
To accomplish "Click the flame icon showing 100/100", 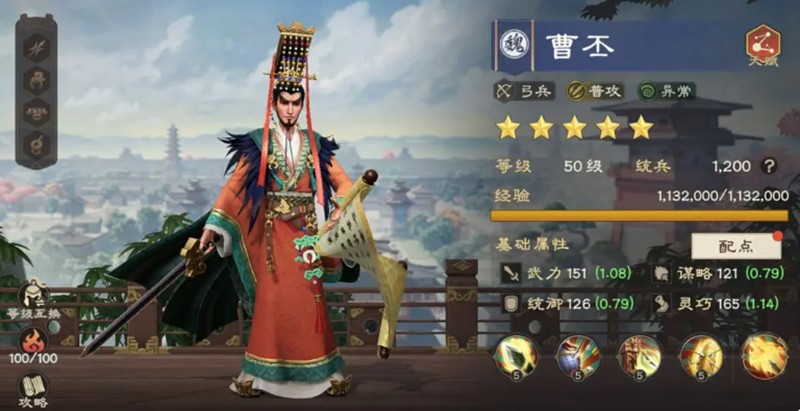I will tap(34, 342).
